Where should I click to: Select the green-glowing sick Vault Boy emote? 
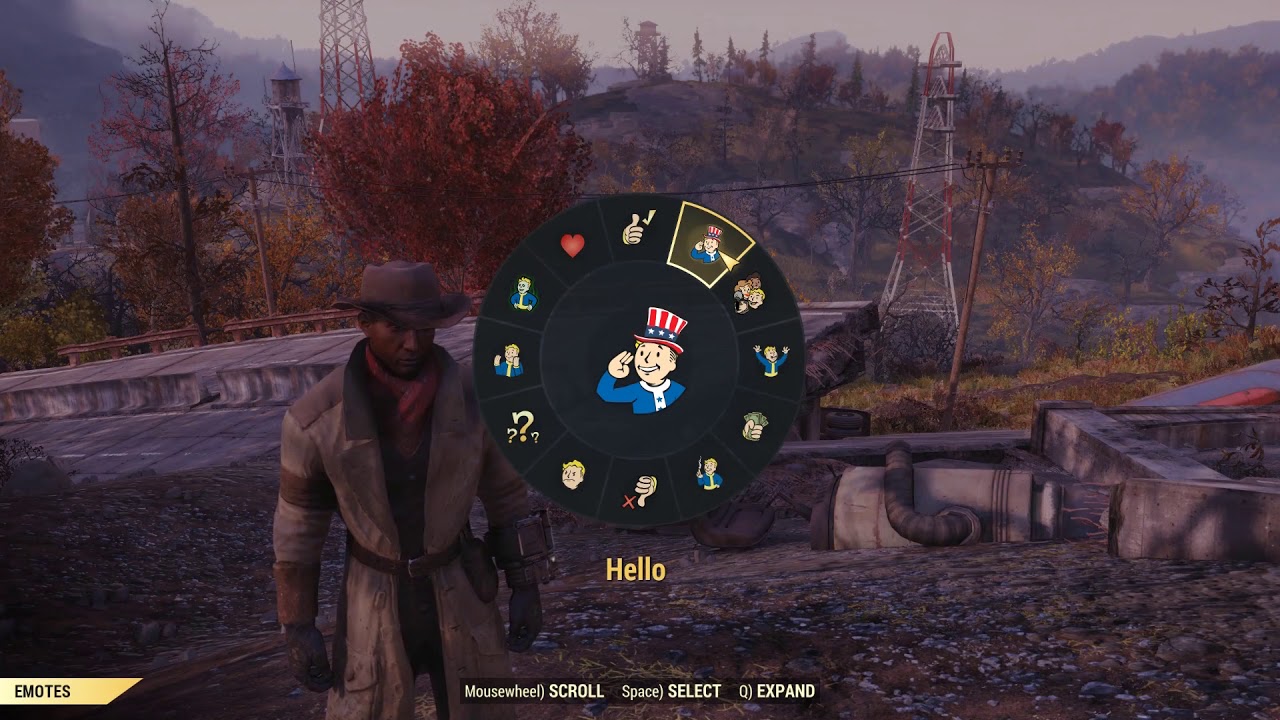click(x=524, y=293)
